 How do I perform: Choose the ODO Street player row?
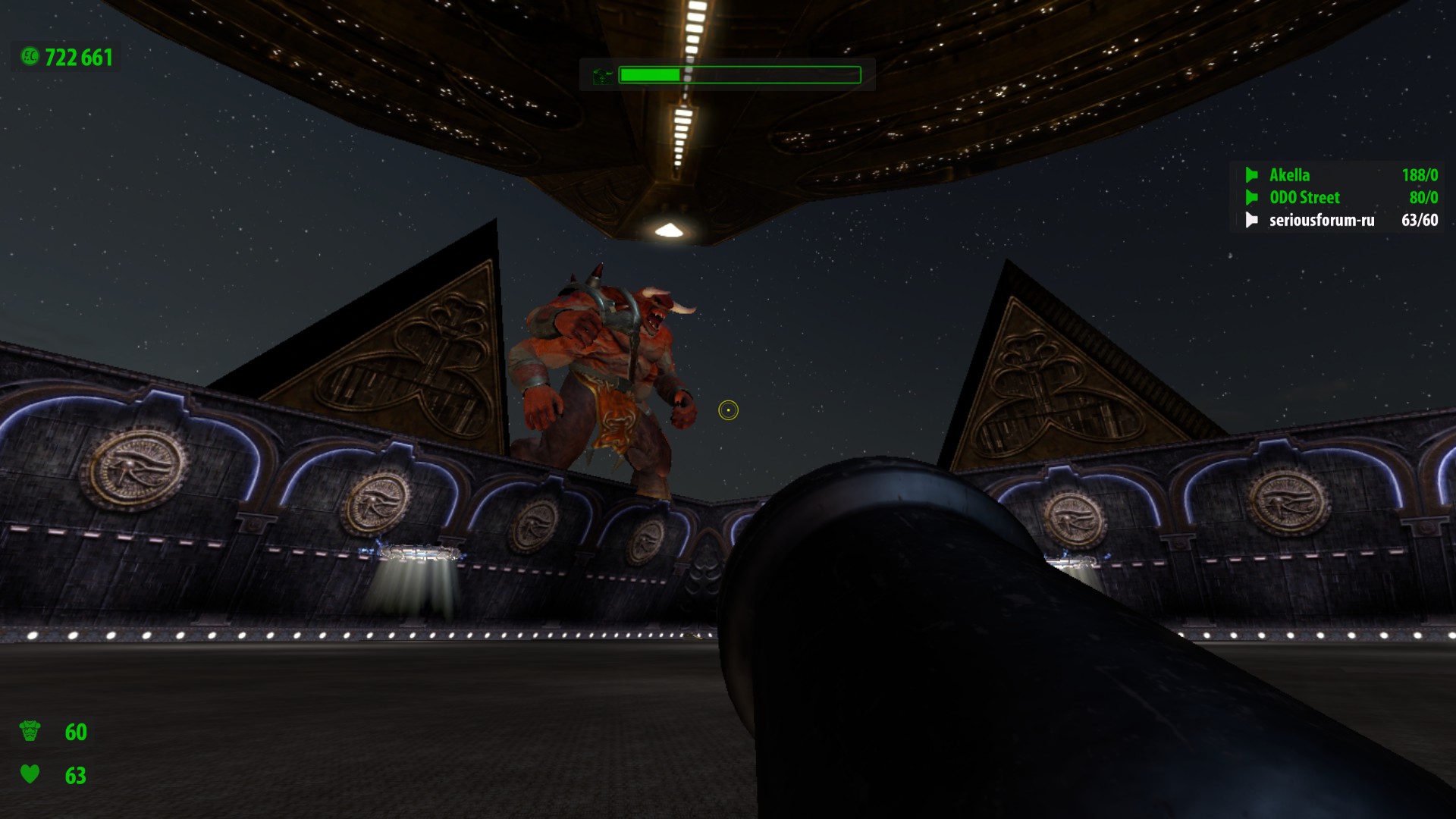1304,198
